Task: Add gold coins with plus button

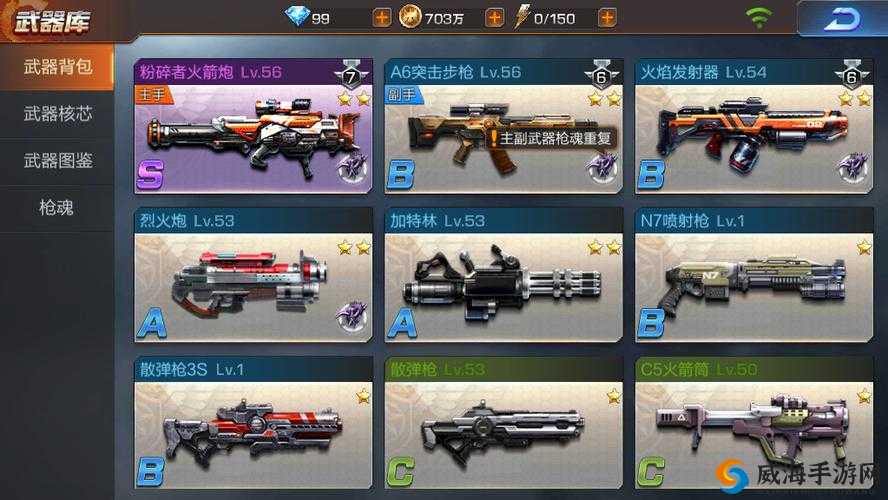Action: click(493, 17)
